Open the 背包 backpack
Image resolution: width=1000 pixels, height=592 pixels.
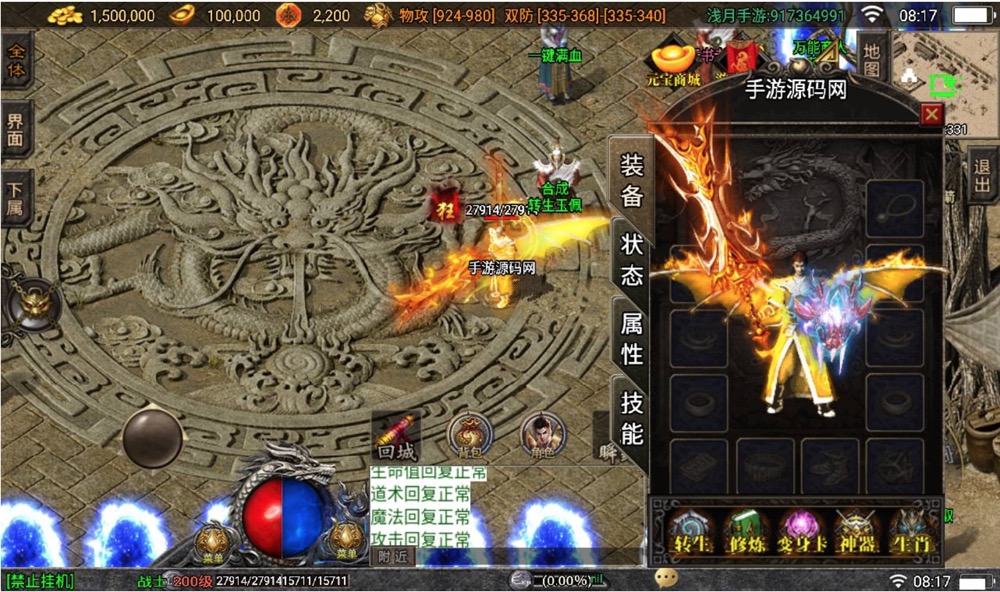click(468, 435)
